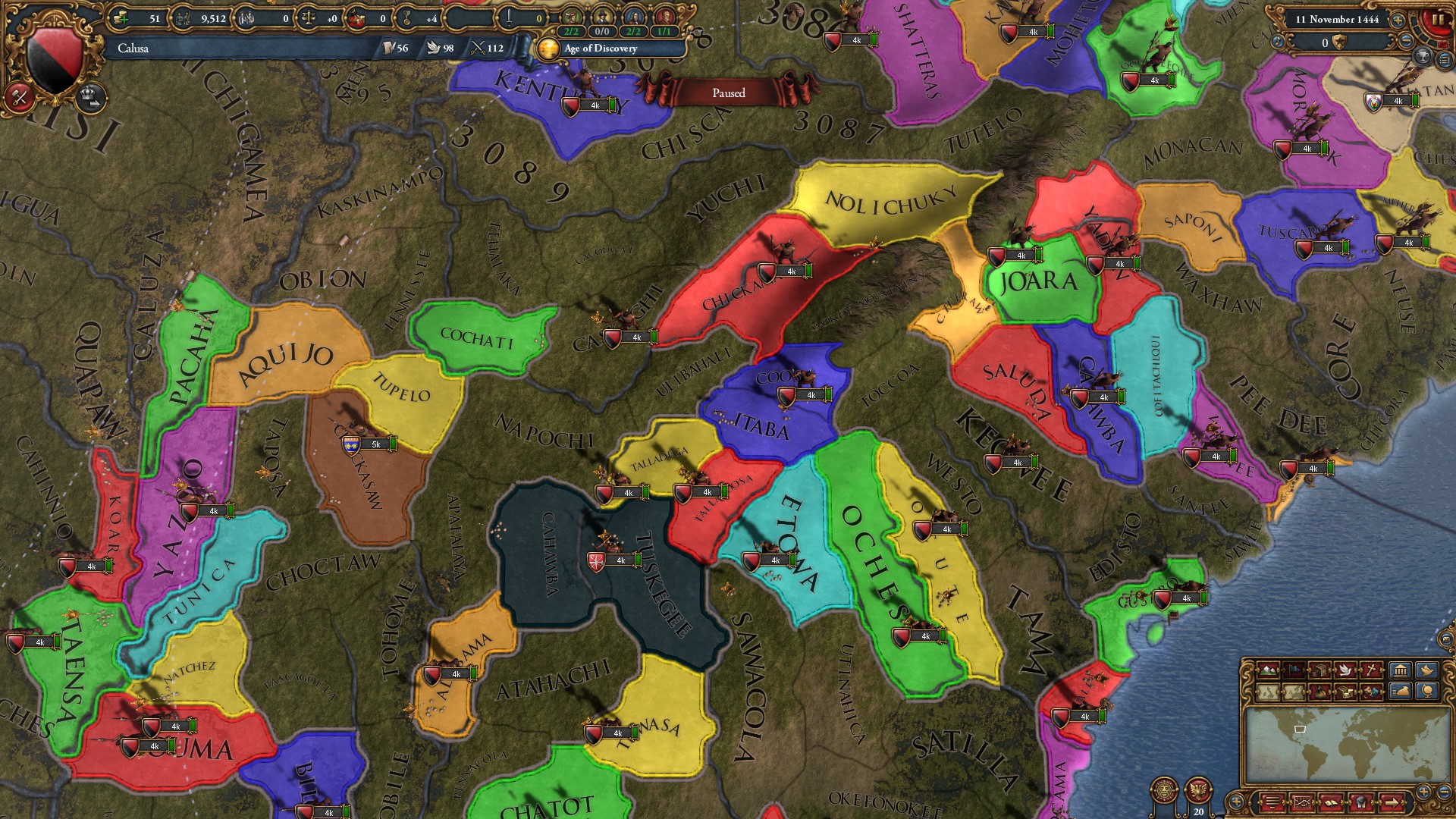Click the stability scales icon

309,17
